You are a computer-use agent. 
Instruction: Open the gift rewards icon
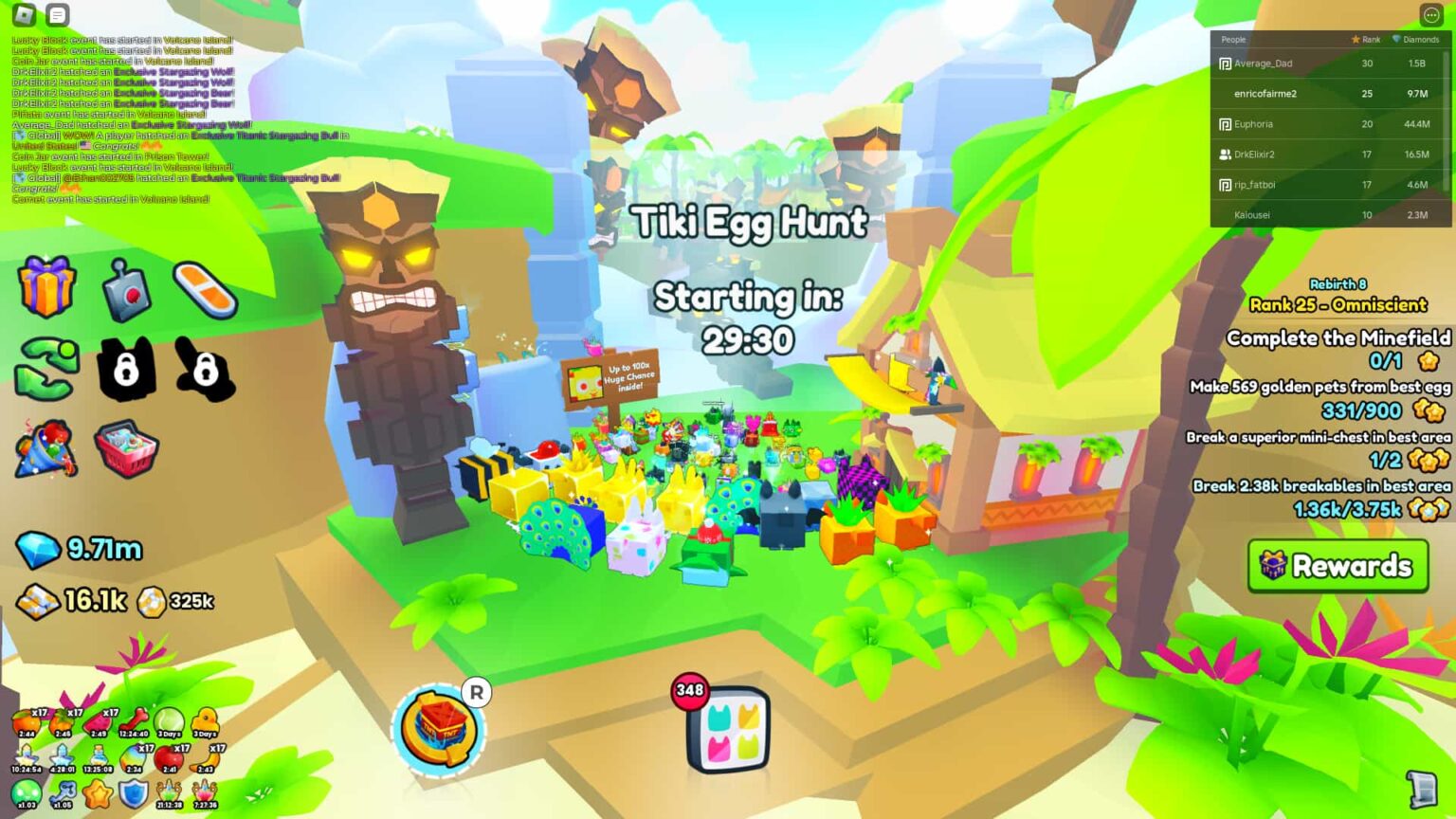(x=45, y=287)
